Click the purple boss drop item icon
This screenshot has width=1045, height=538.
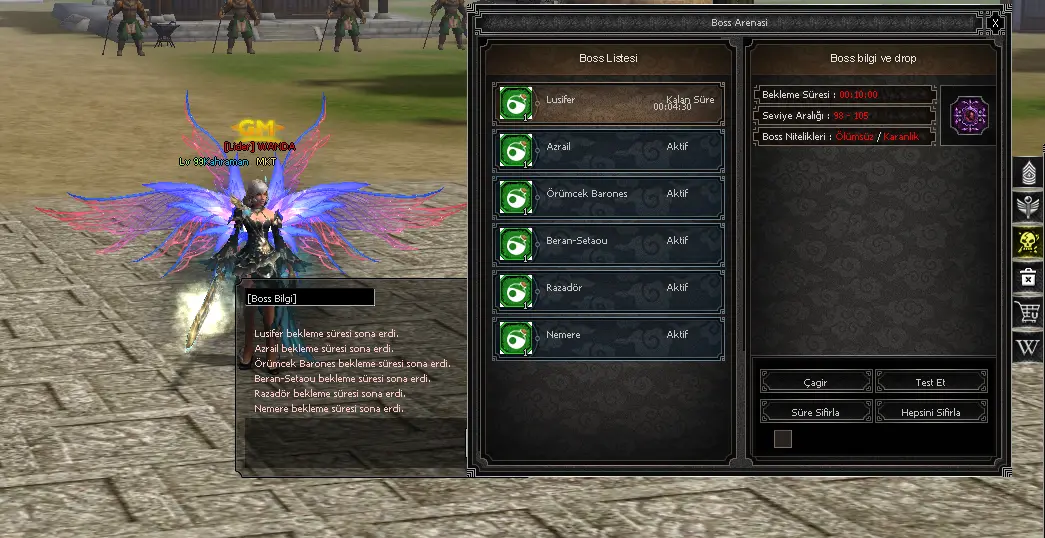point(968,115)
